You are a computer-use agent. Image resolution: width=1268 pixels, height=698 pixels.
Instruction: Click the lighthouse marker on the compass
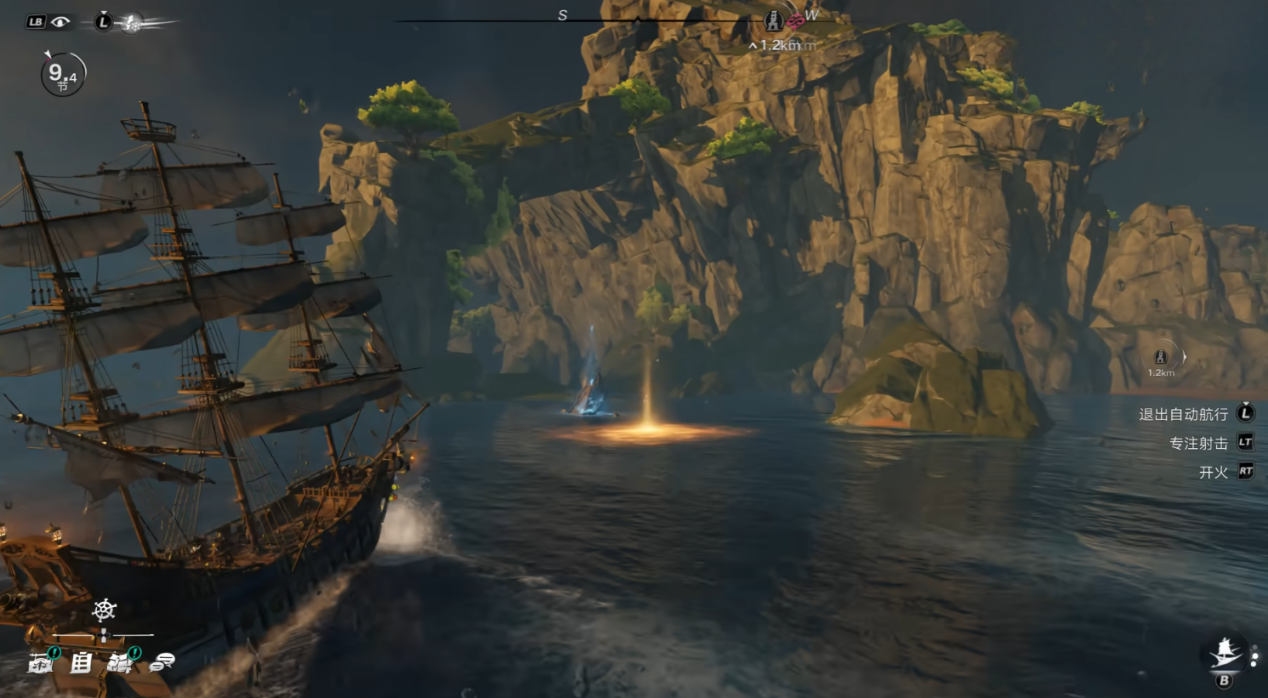click(x=773, y=21)
